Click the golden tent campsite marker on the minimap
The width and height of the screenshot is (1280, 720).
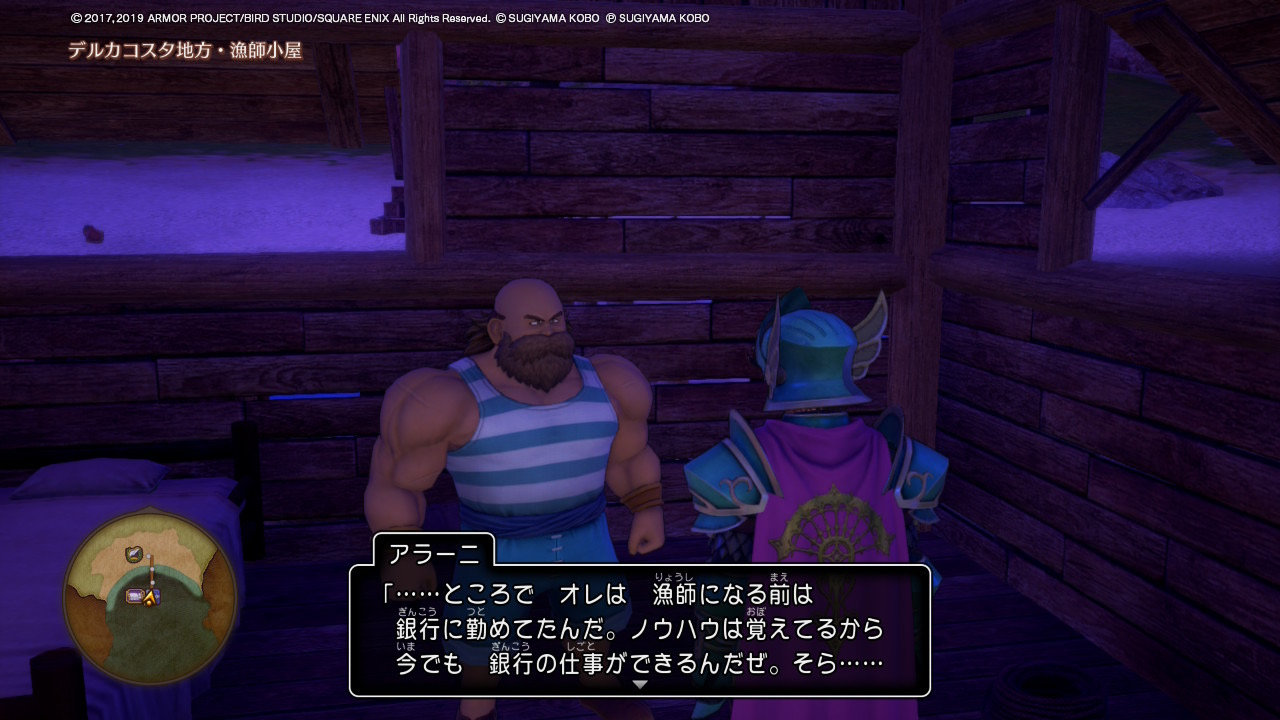pos(148,597)
